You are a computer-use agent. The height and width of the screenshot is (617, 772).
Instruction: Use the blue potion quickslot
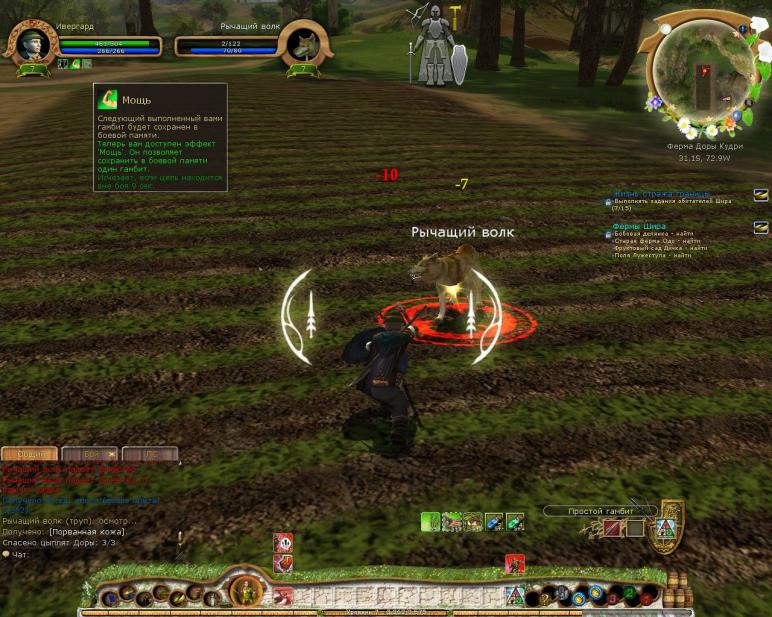[494, 521]
